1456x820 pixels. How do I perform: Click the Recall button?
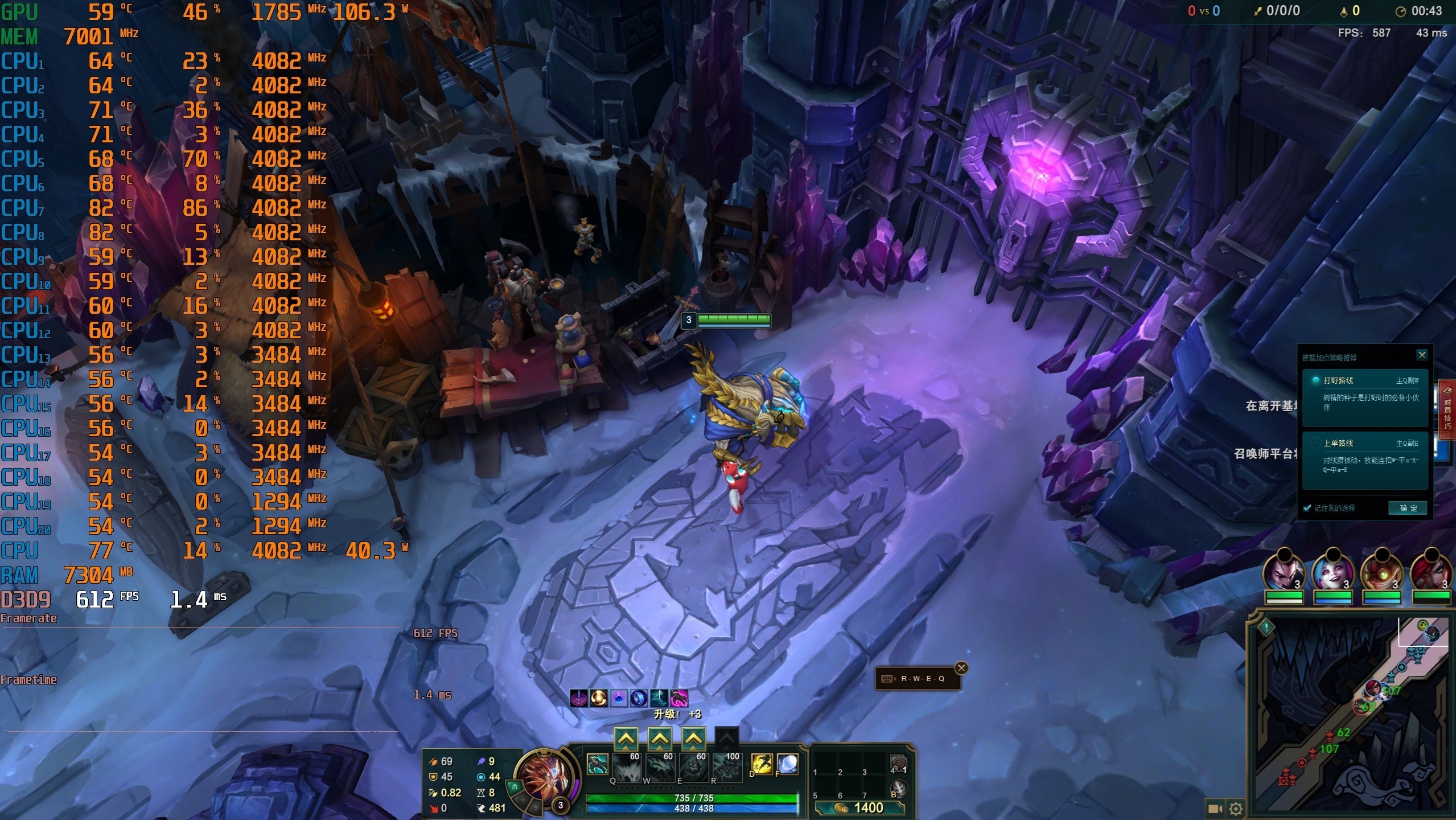(x=898, y=789)
